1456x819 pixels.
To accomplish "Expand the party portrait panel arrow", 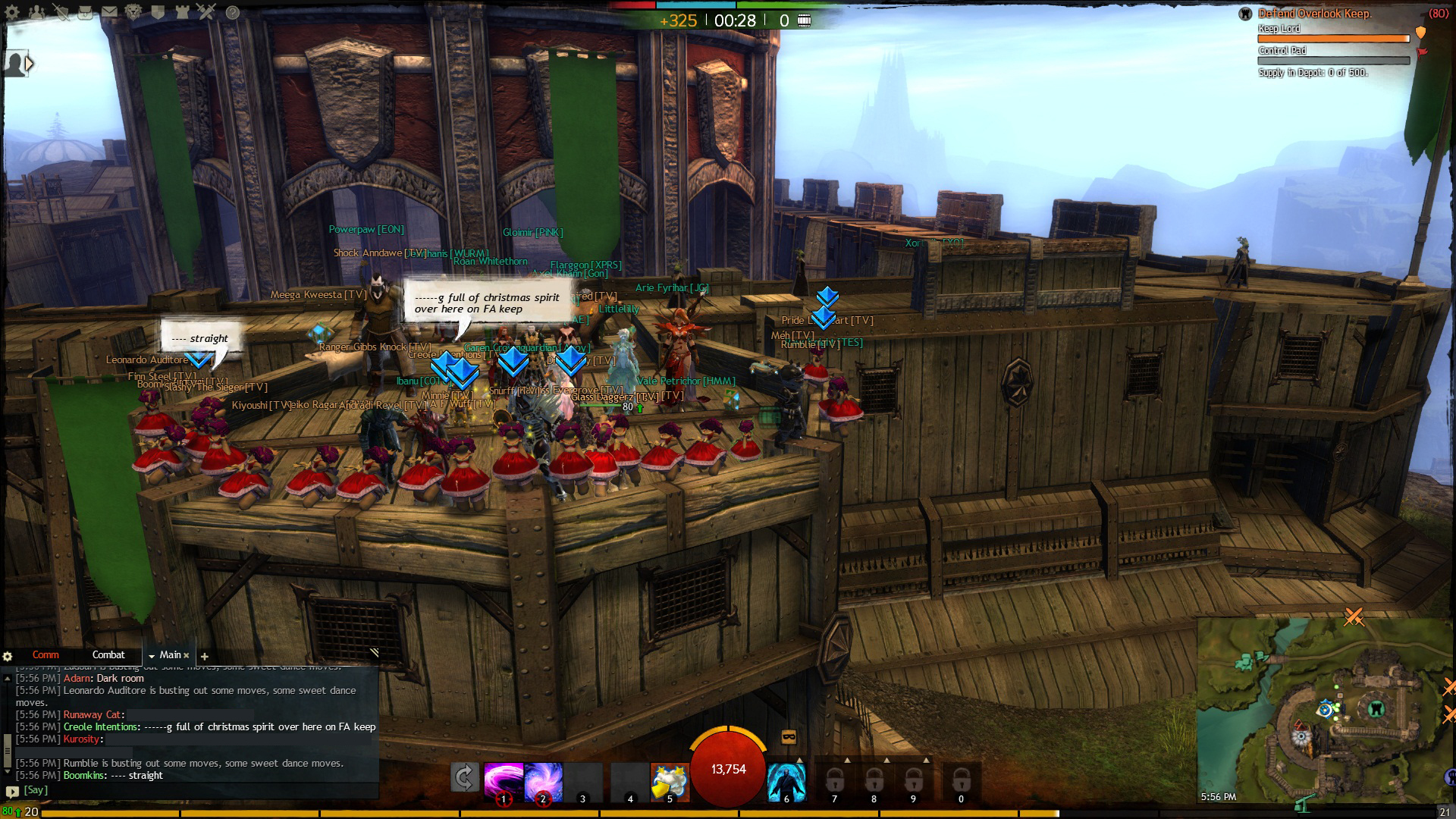I will 30,64.
